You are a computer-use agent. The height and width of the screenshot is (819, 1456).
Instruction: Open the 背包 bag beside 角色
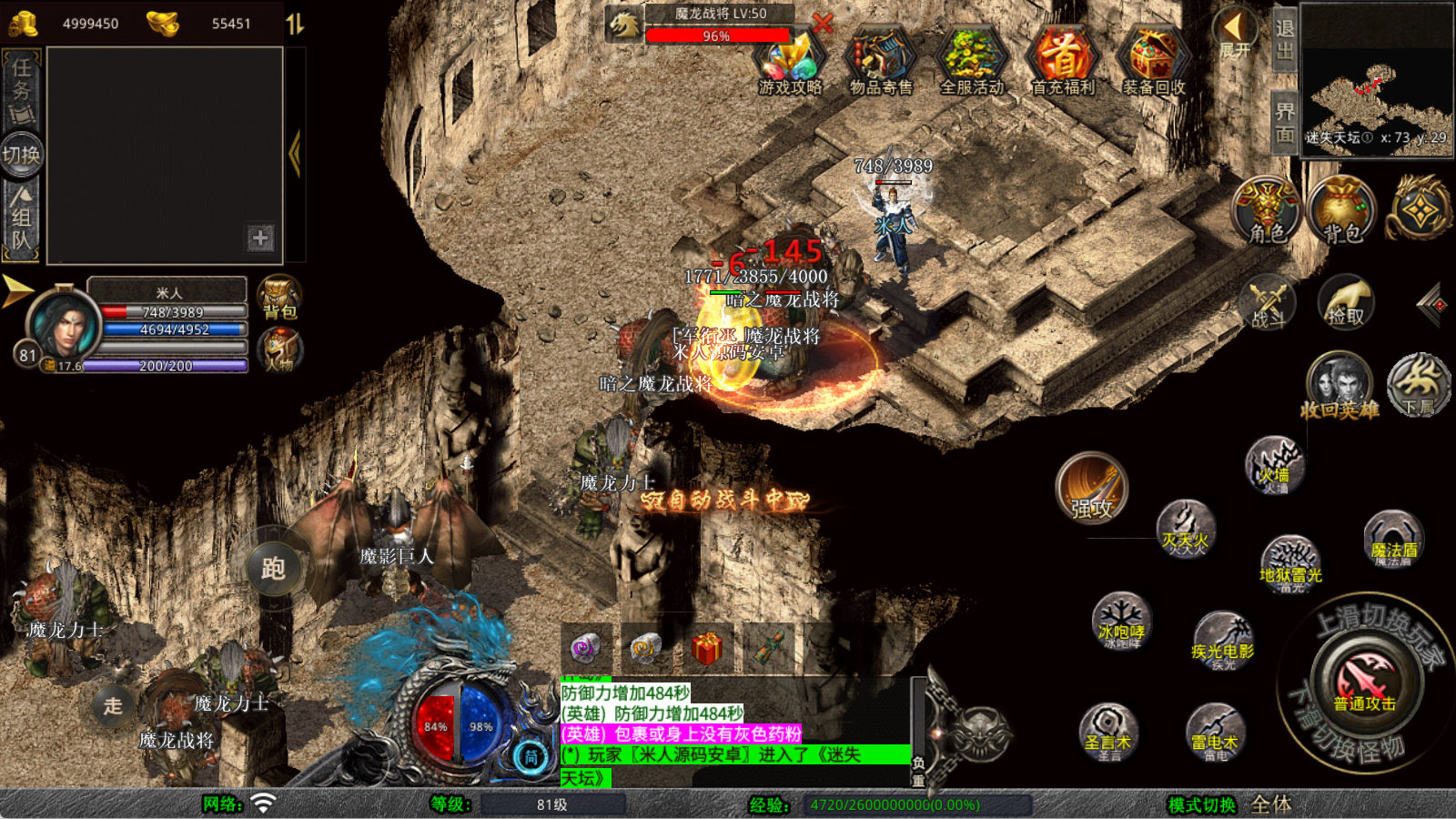pos(1341,210)
